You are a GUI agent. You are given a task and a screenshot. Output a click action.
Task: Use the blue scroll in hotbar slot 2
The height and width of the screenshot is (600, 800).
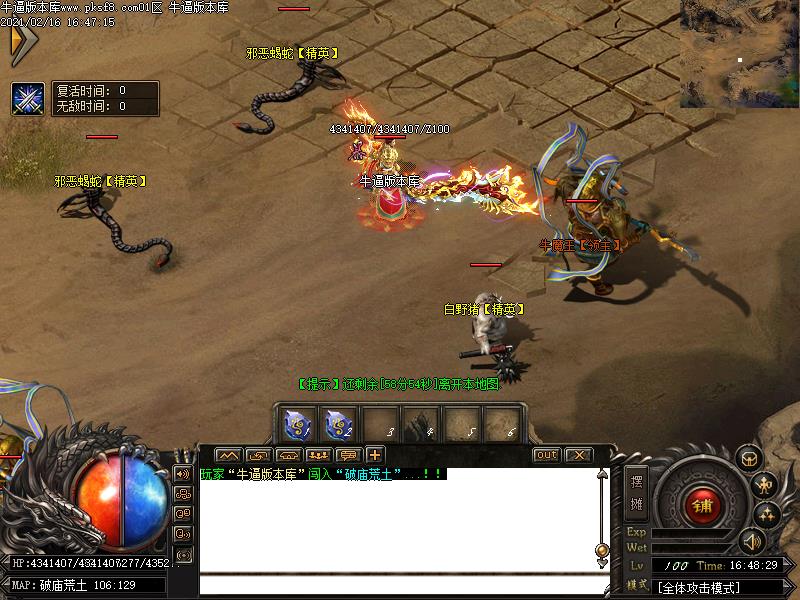coord(339,425)
